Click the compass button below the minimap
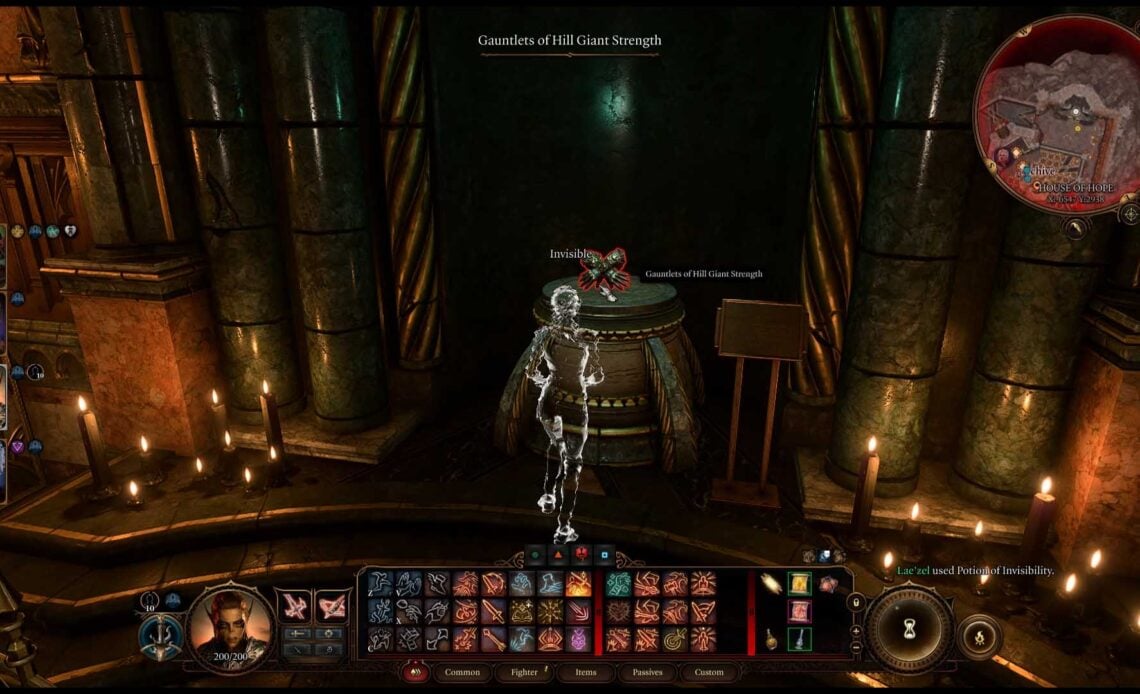1140x694 pixels. click(x=1128, y=213)
